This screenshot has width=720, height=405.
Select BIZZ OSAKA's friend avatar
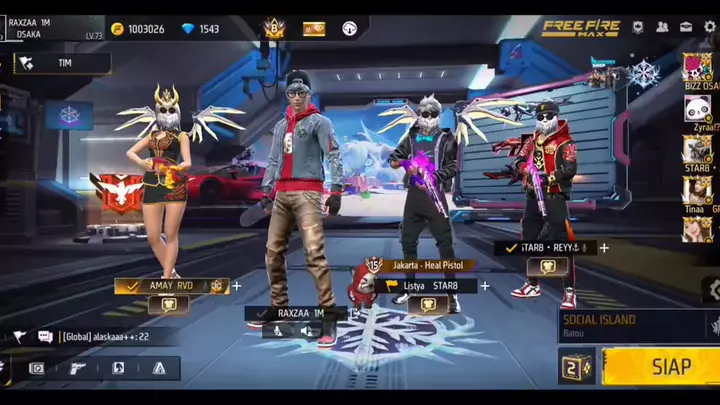(x=697, y=67)
